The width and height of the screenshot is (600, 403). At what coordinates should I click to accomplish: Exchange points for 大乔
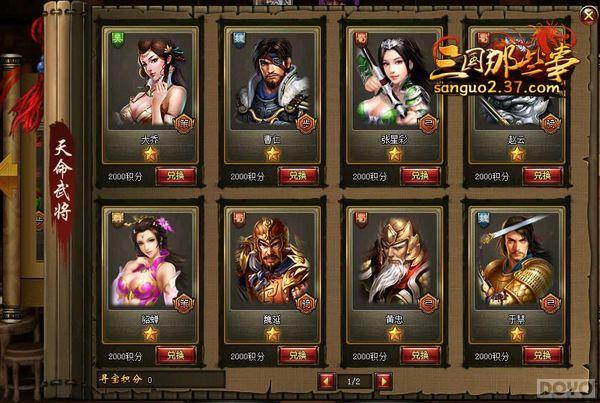[x=176, y=175]
